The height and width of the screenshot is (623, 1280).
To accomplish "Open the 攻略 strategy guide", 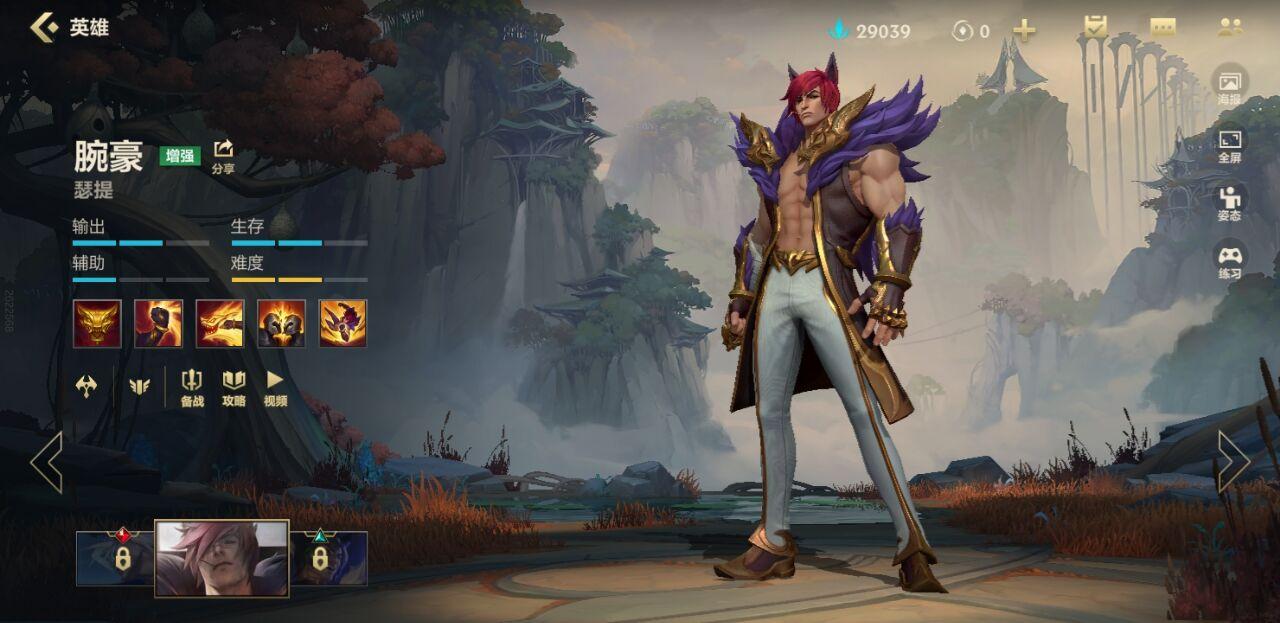I will (234, 387).
